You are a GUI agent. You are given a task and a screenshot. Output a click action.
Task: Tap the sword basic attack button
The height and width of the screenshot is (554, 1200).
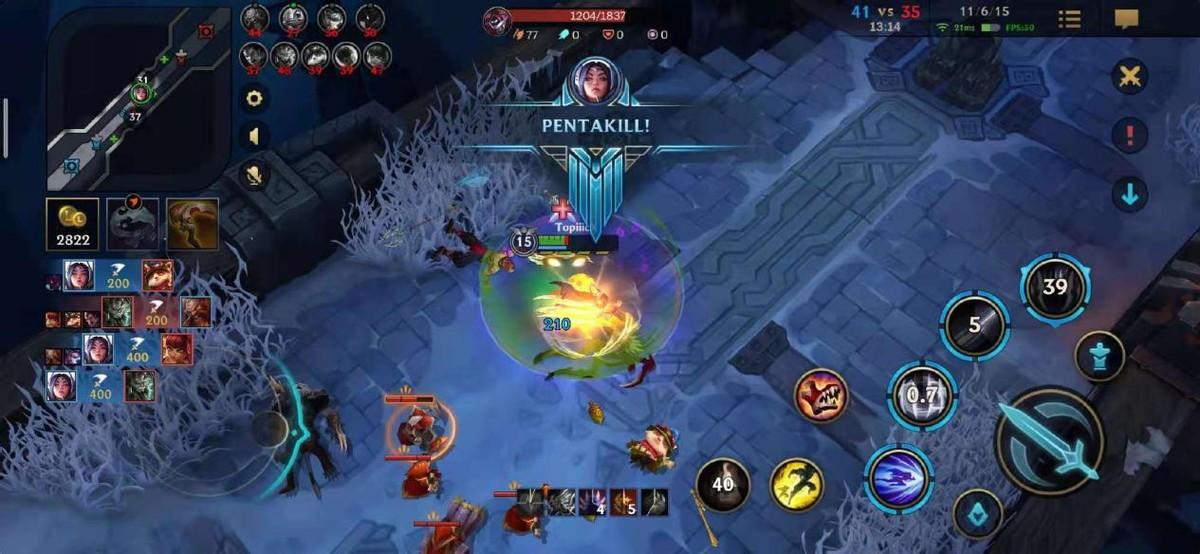(1050, 441)
